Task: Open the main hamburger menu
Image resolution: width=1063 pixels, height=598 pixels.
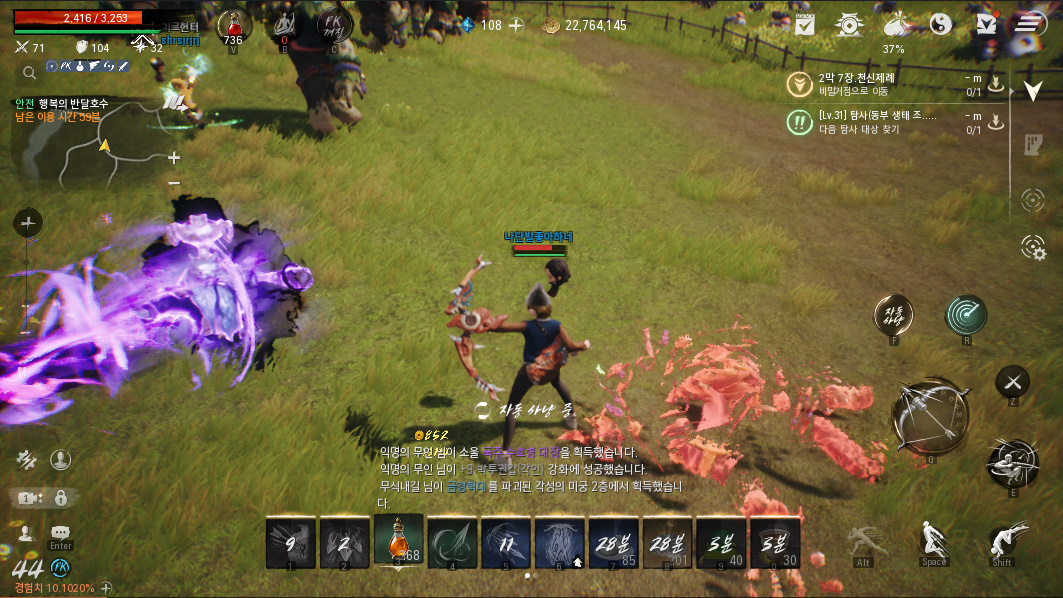Action: click(x=1026, y=25)
